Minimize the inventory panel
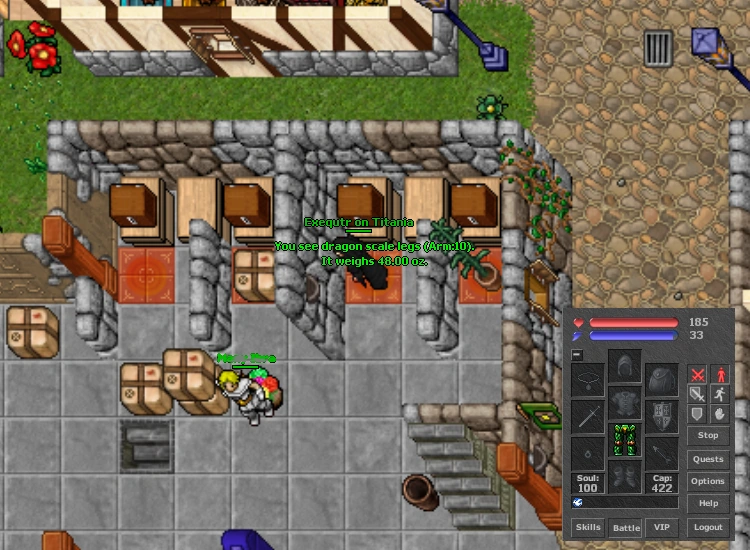 pyautogui.click(x=577, y=354)
